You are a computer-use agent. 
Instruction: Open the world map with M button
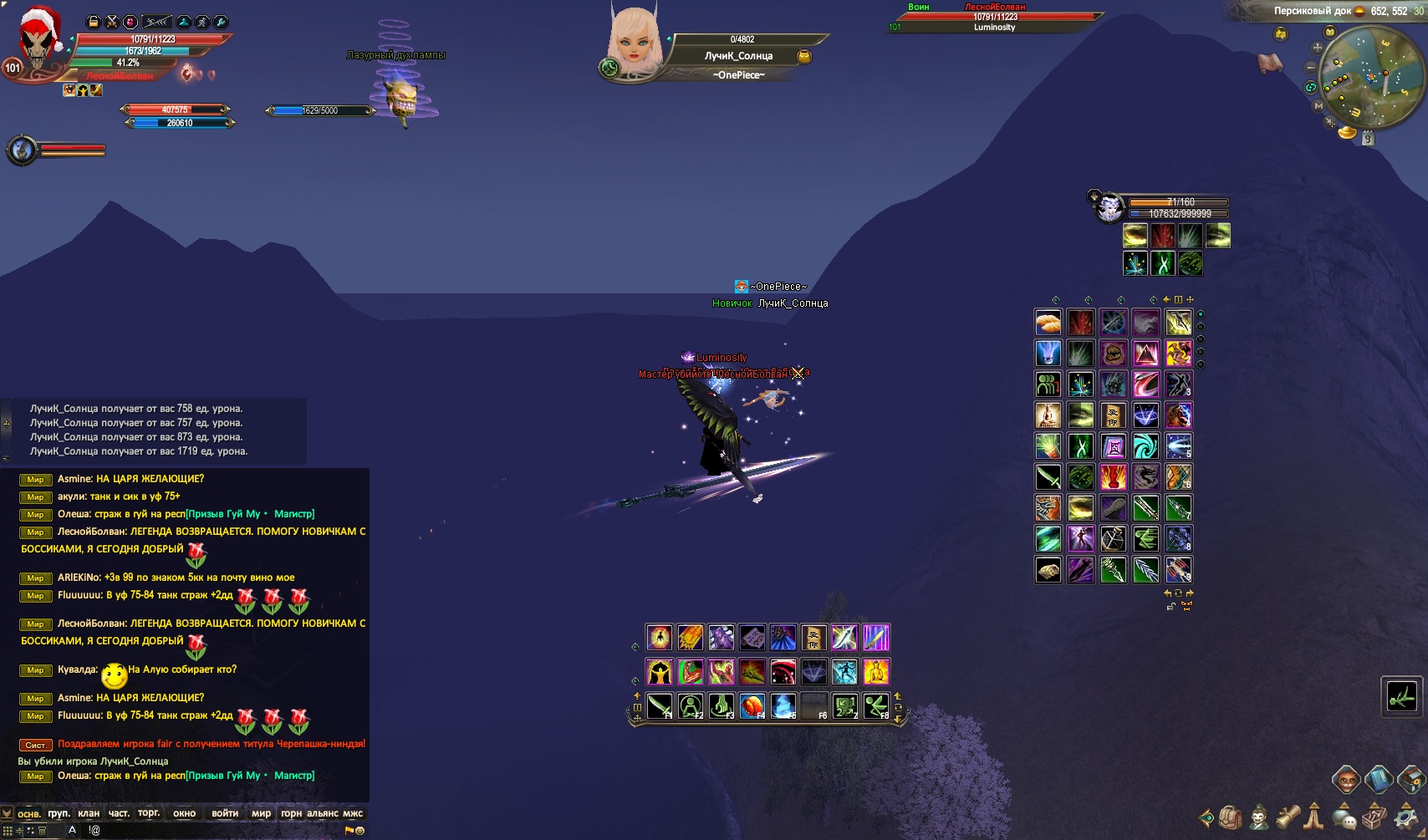tap(1318, 106)
